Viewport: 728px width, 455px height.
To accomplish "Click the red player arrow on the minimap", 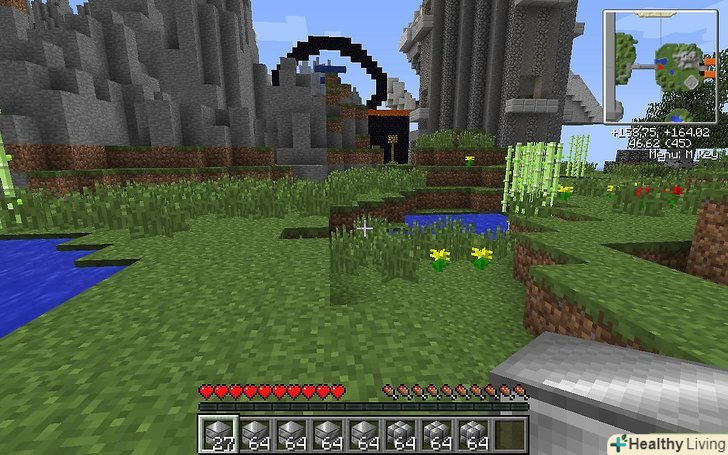I will tap(662, 66).
